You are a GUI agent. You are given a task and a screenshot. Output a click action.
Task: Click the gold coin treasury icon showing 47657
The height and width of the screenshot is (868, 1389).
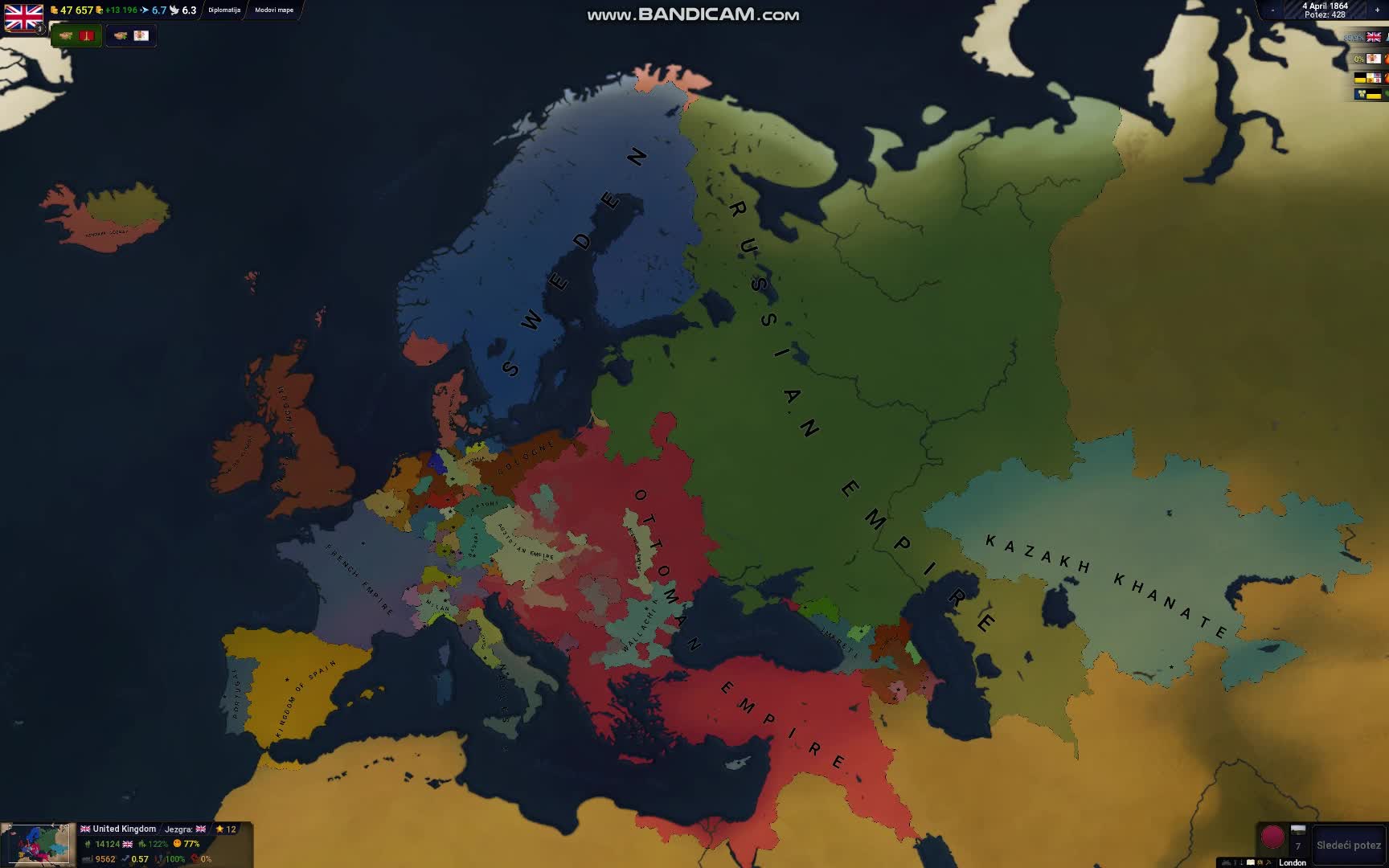pyautogui.click(x=55, y=10)
